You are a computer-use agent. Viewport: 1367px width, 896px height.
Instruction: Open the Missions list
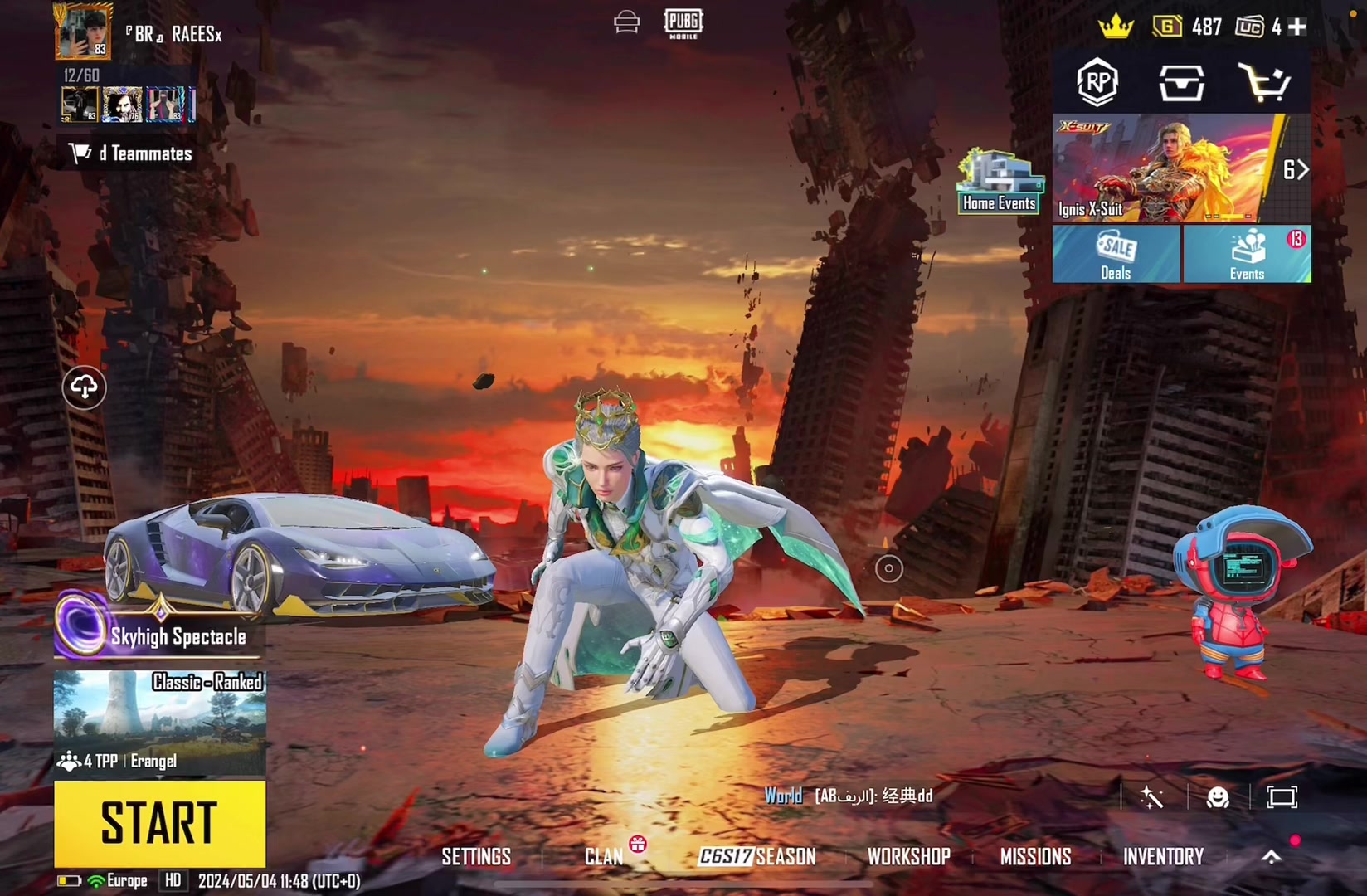[1035, 856]
